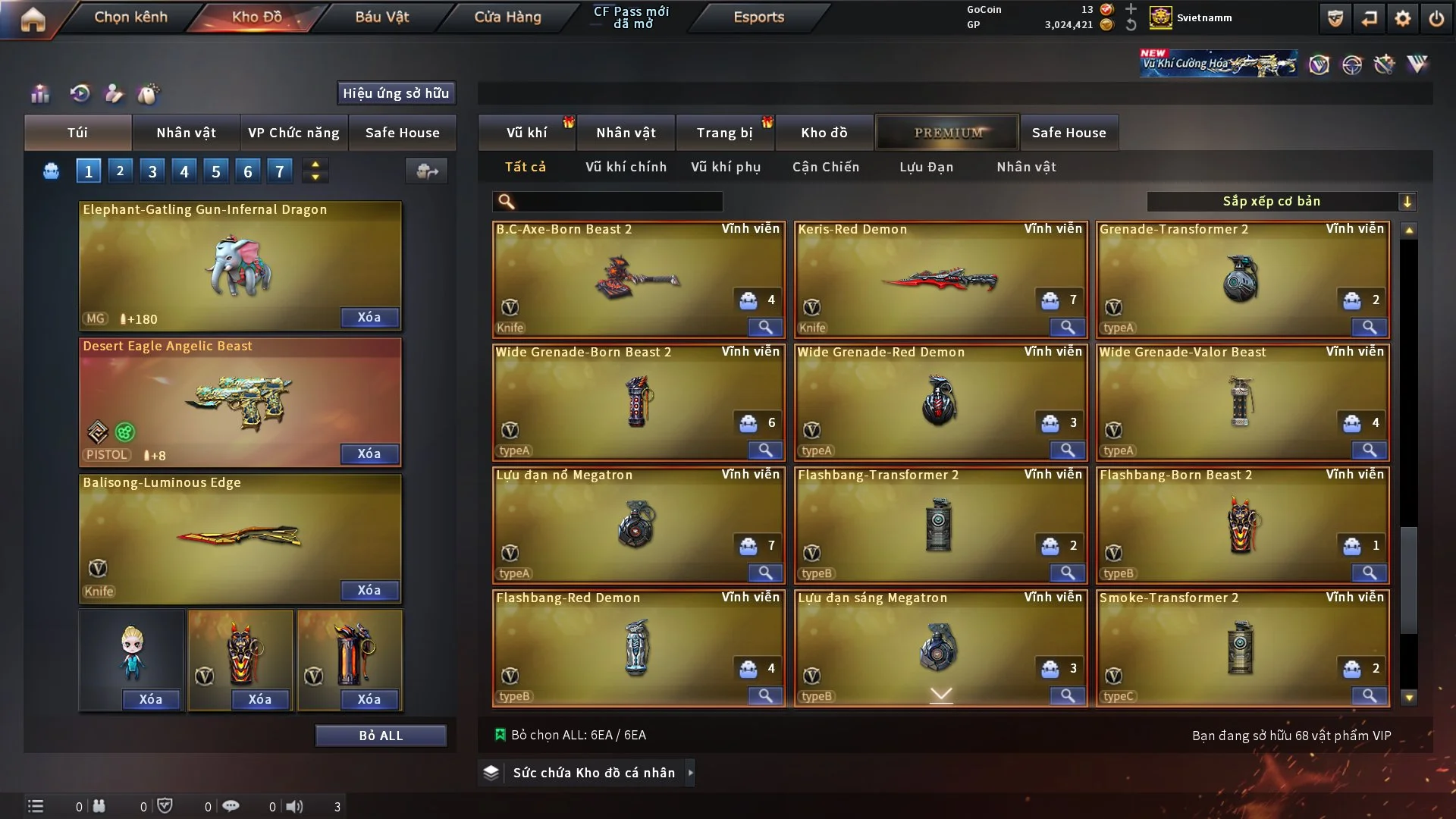
Task: Click the Bỏ ALL button
Action: click(381, 736)
